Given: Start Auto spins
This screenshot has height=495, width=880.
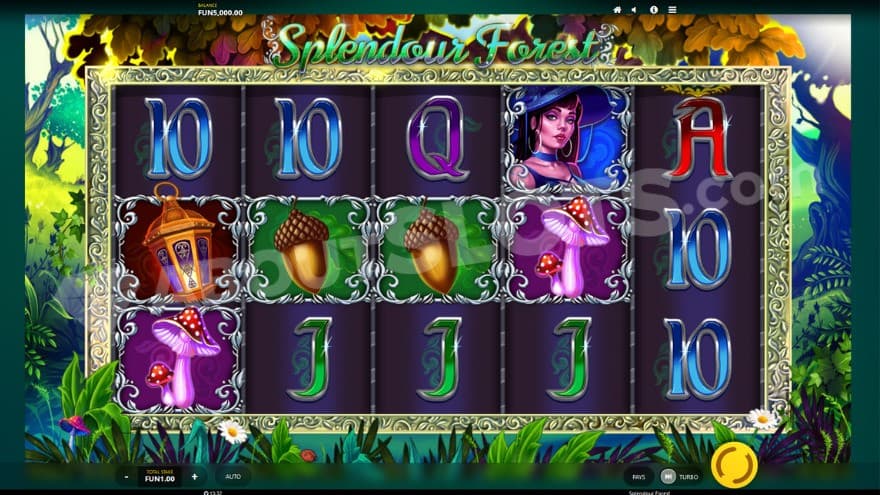Looking at the screenshot, I should tap(233, 477).
